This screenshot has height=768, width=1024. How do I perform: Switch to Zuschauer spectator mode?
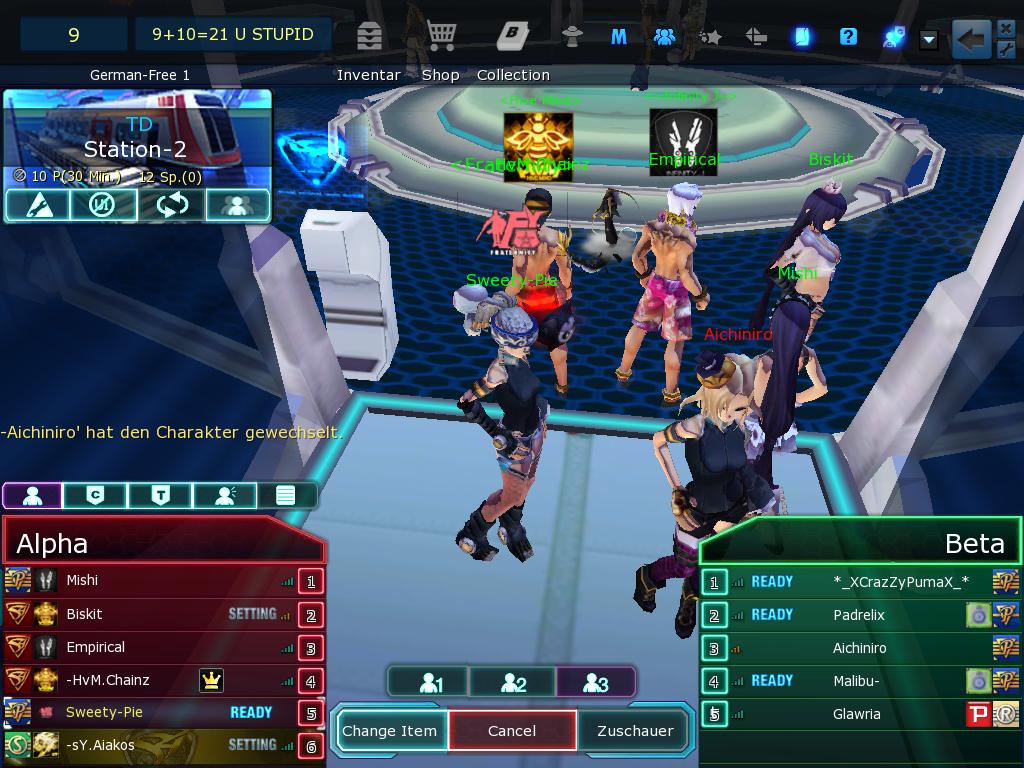click(x=635, y=731)
